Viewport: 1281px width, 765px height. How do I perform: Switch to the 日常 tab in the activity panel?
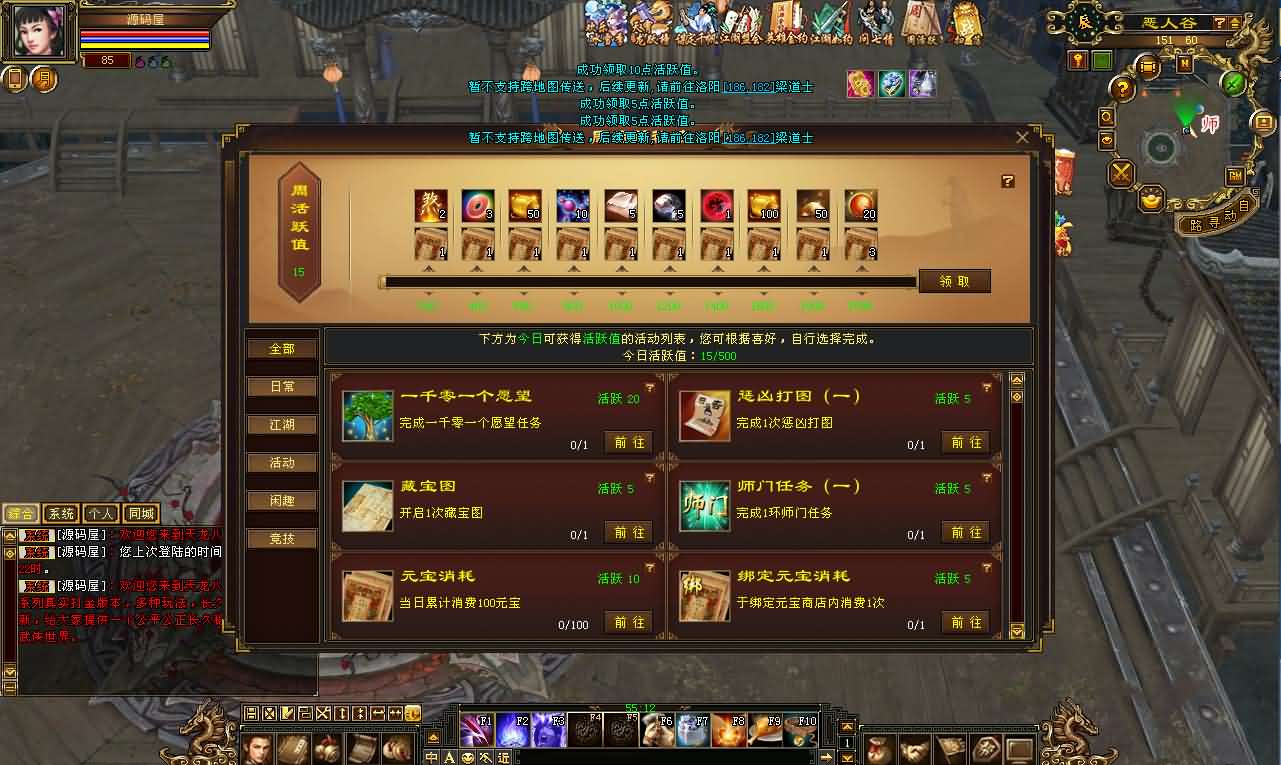tap(281, 386)
